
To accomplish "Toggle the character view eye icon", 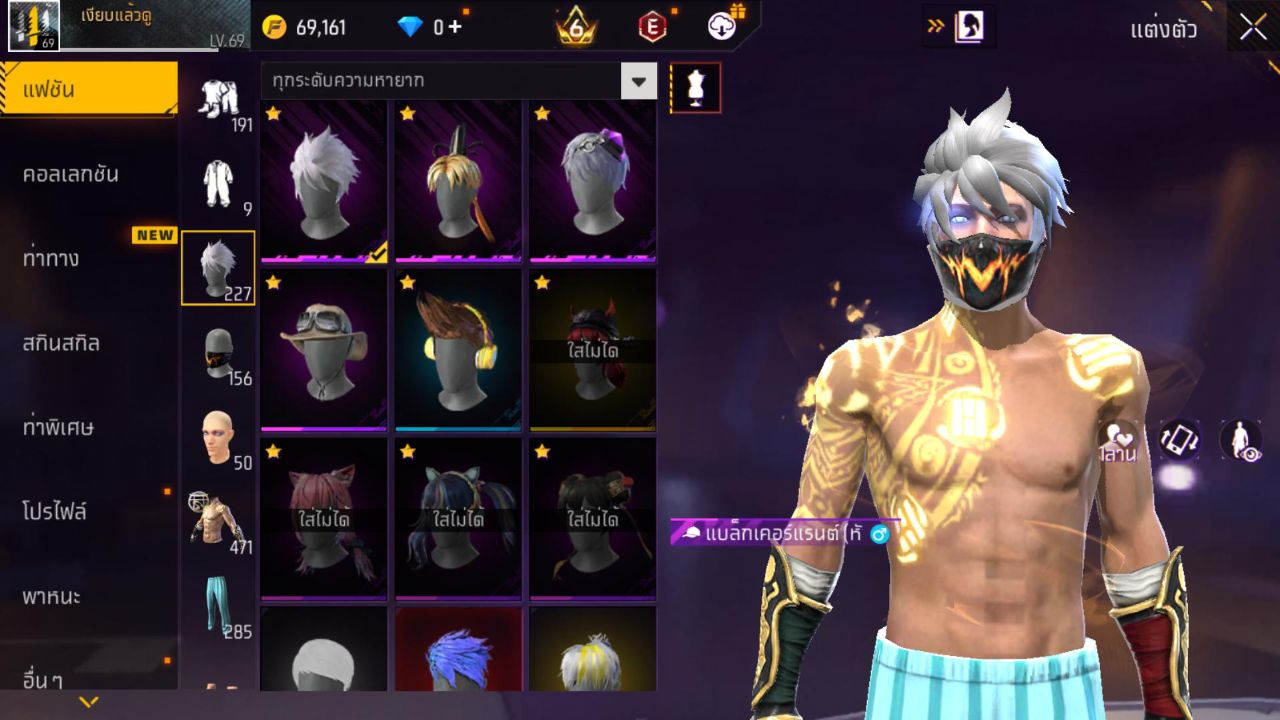I will [x=1240, y=440].
